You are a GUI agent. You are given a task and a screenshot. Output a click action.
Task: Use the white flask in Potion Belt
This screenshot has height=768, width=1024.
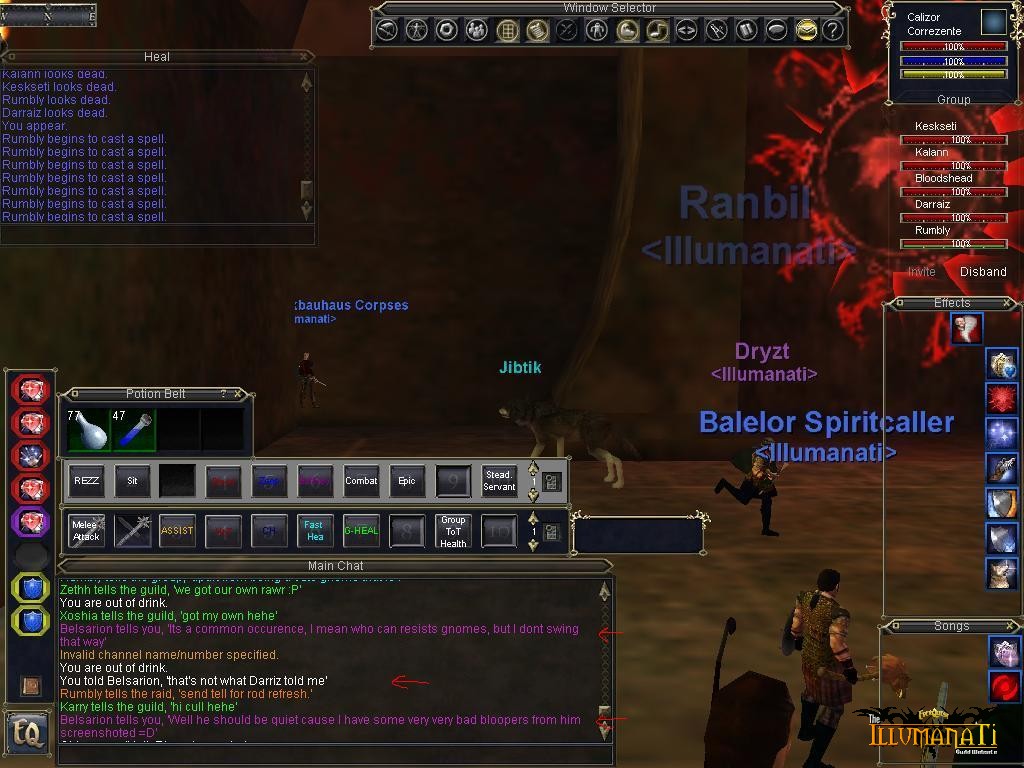(89, 430)
